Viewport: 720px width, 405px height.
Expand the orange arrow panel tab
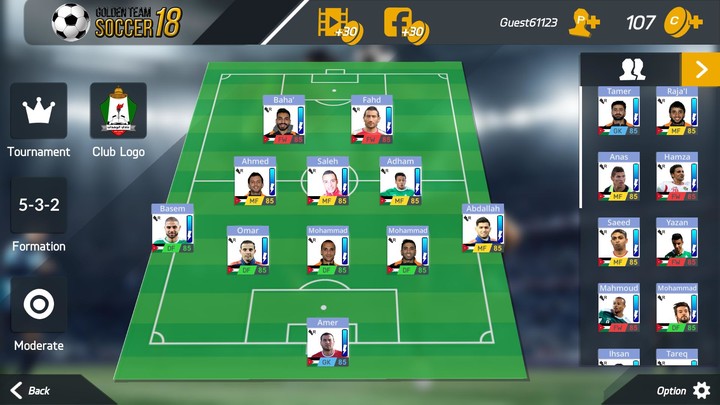(699, 69)
